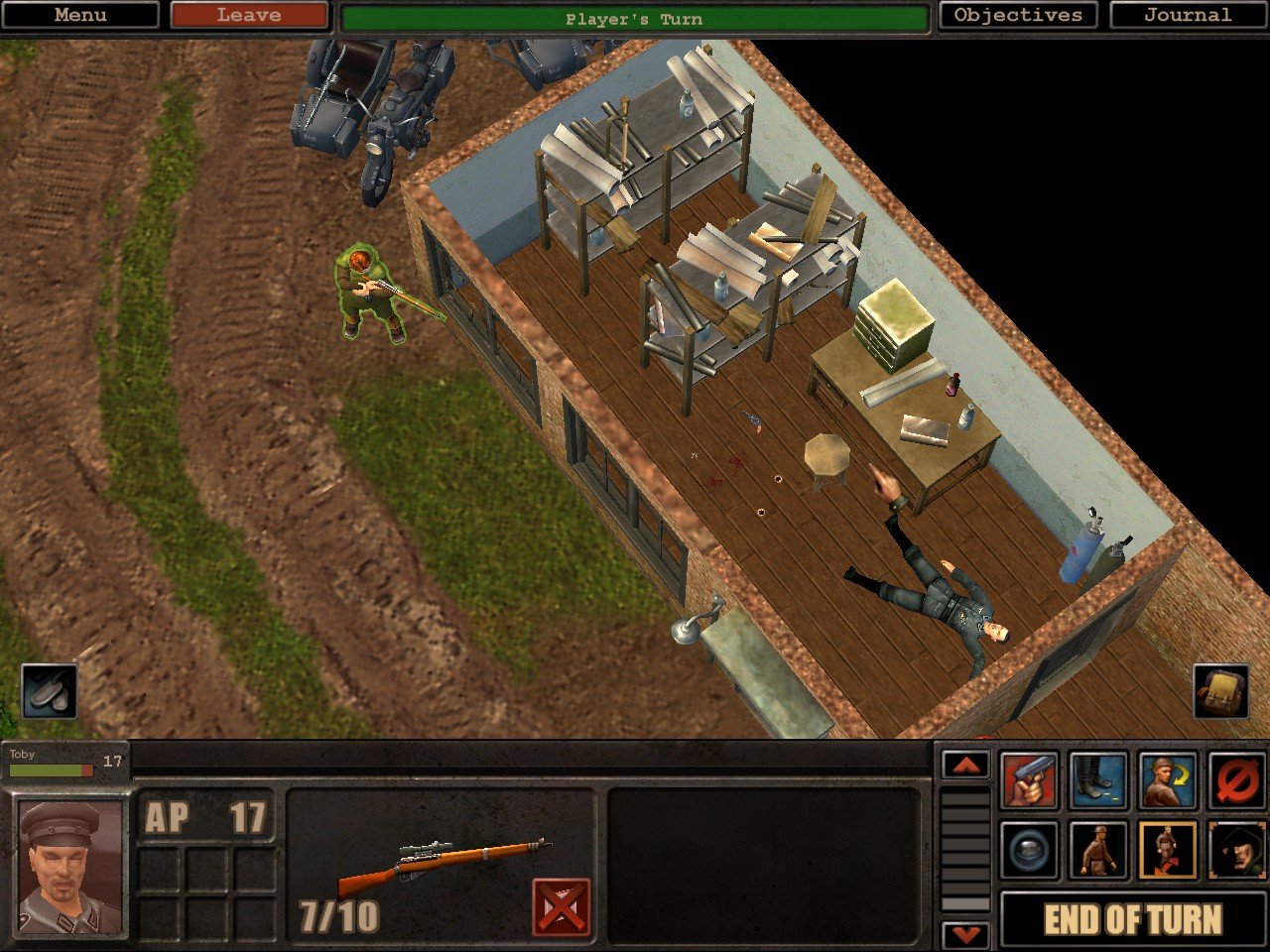
Task: Click the red cancel action icon
Action: [x=1237, y=781]
